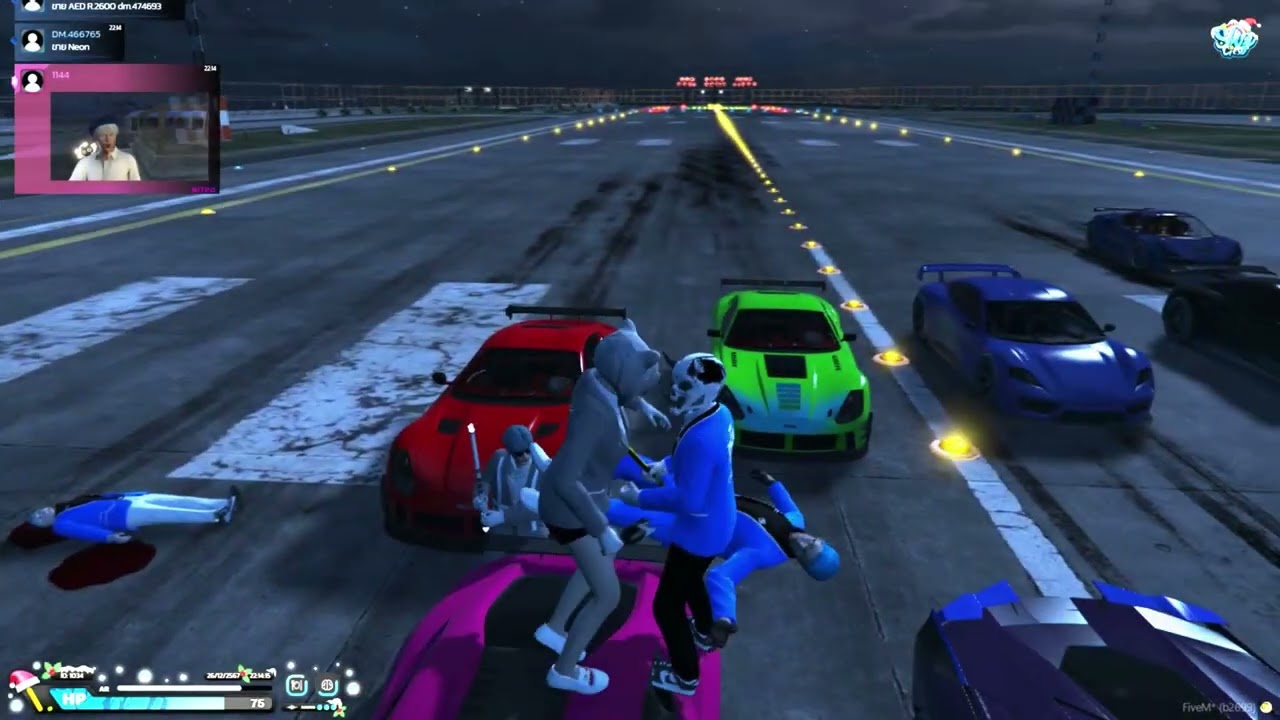The height and width of the screenshot is (720, 1280).
Task: Click the avatar icon on the pink 1144 panel
Action: pyautogui.click(x=31, y=81)
